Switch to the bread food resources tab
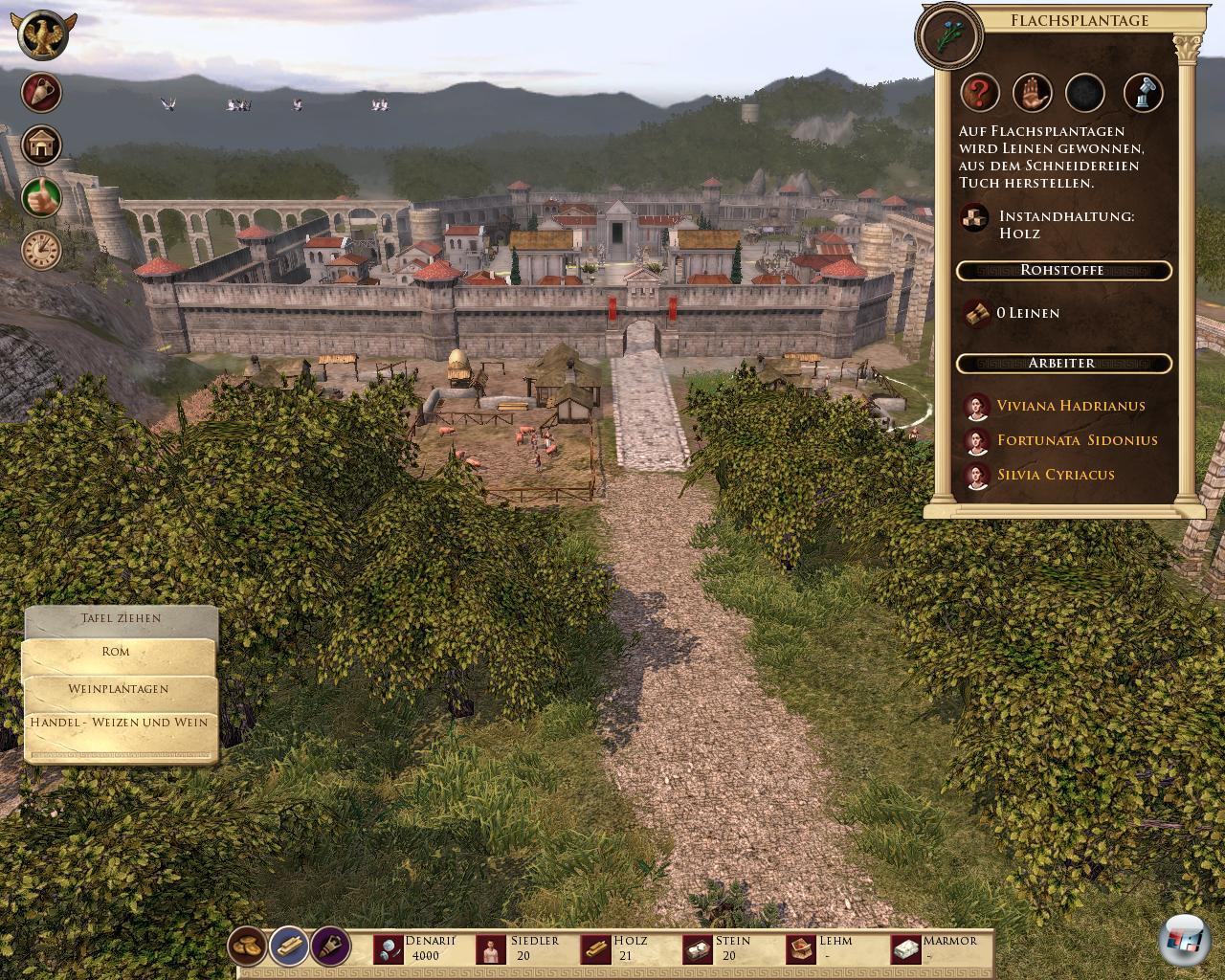This screenshot has height=980, width=1225. click(x=248, y=947)
